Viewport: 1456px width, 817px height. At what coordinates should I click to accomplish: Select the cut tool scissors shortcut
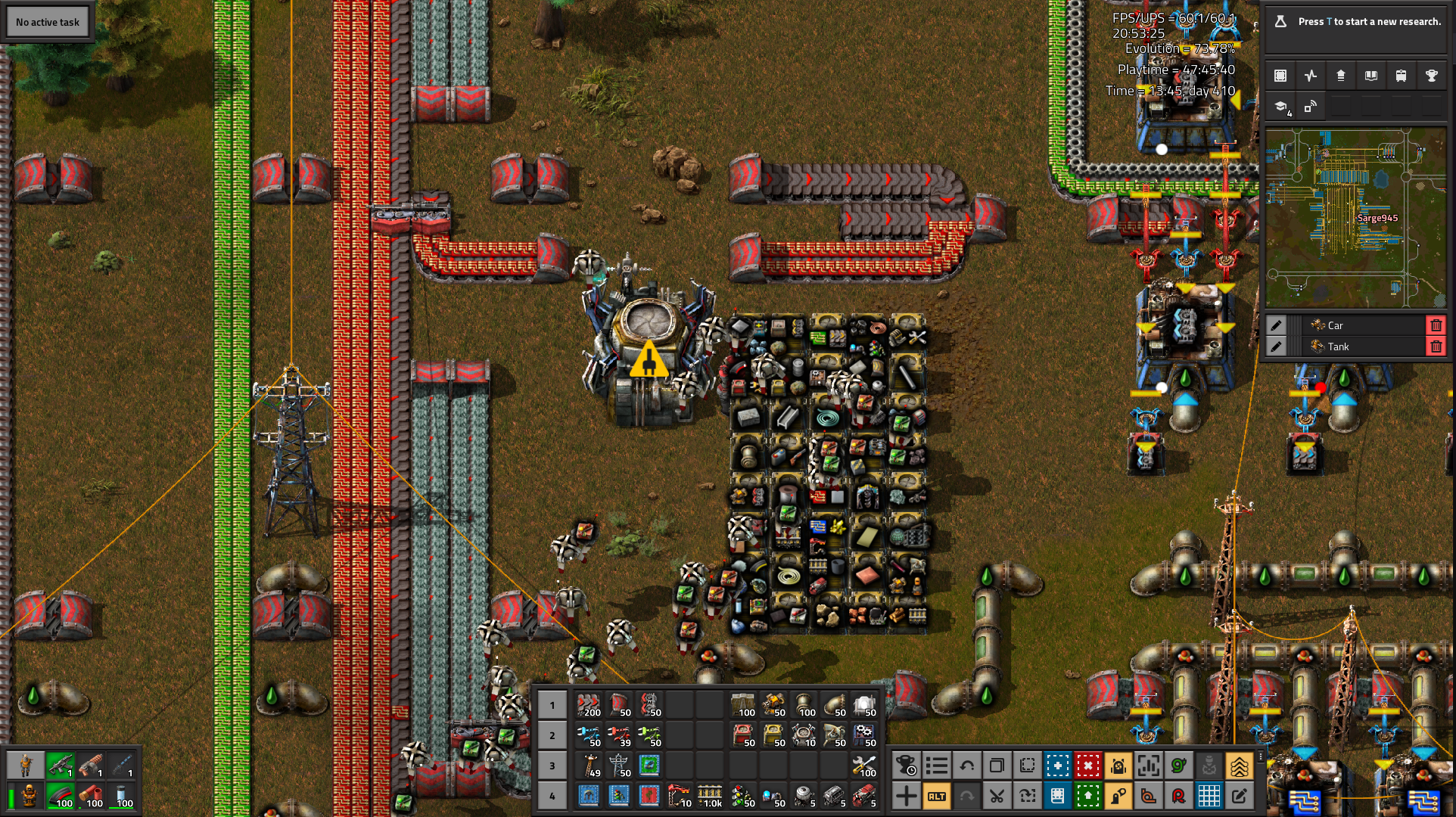point(997,796)
